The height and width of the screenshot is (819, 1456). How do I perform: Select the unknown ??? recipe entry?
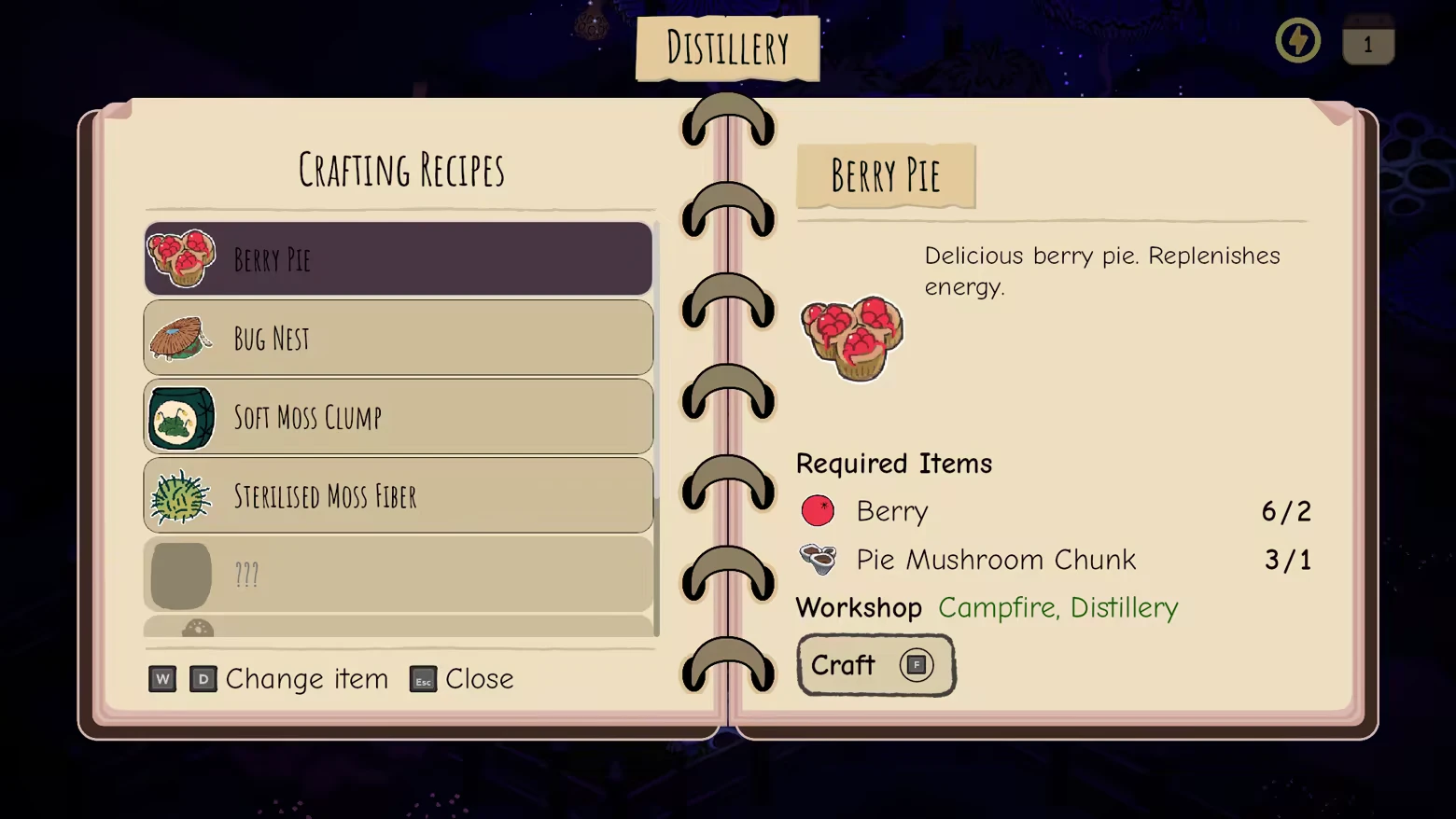coord(399,575)
